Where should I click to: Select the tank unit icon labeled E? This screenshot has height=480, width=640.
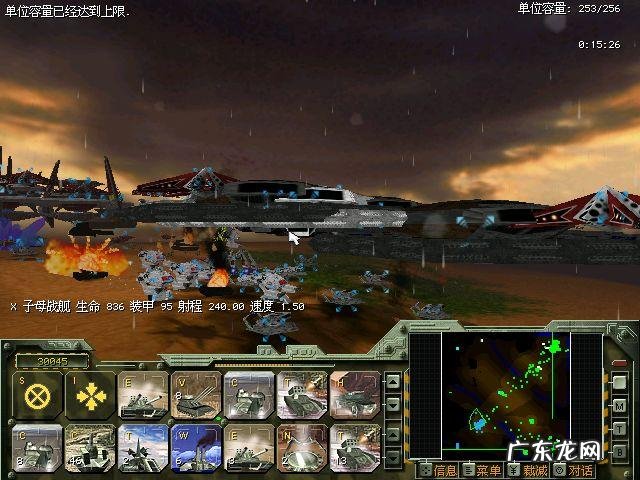pos(142,393)
